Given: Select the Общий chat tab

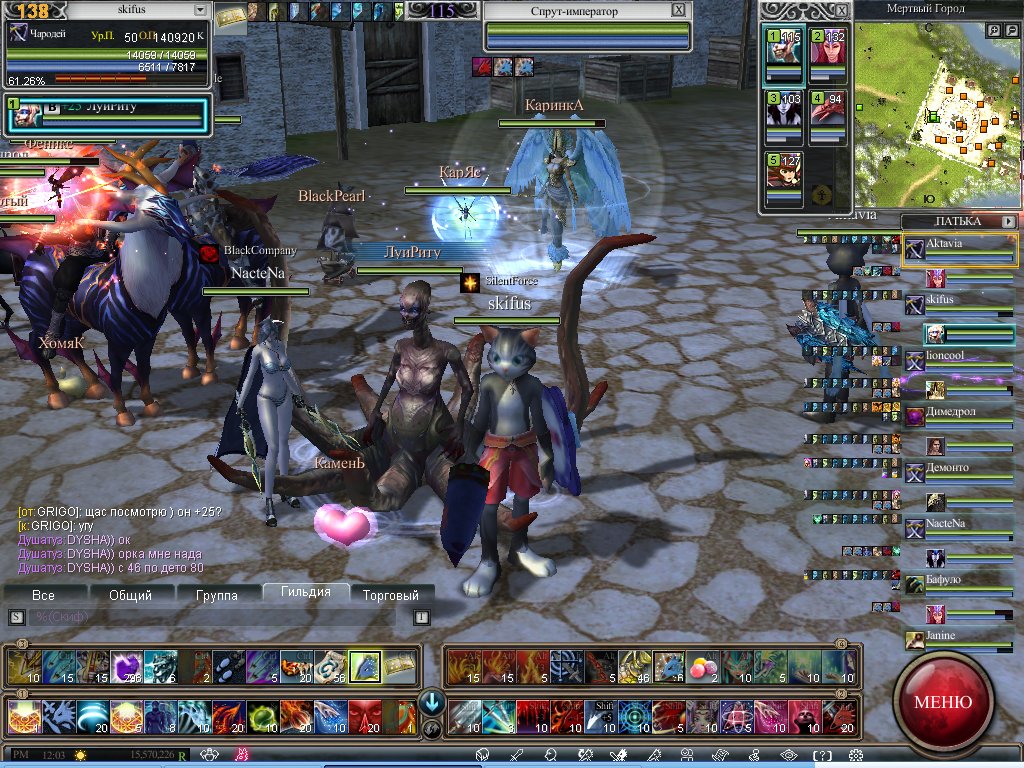Looking at the screenshot, I should coord(130,595).
